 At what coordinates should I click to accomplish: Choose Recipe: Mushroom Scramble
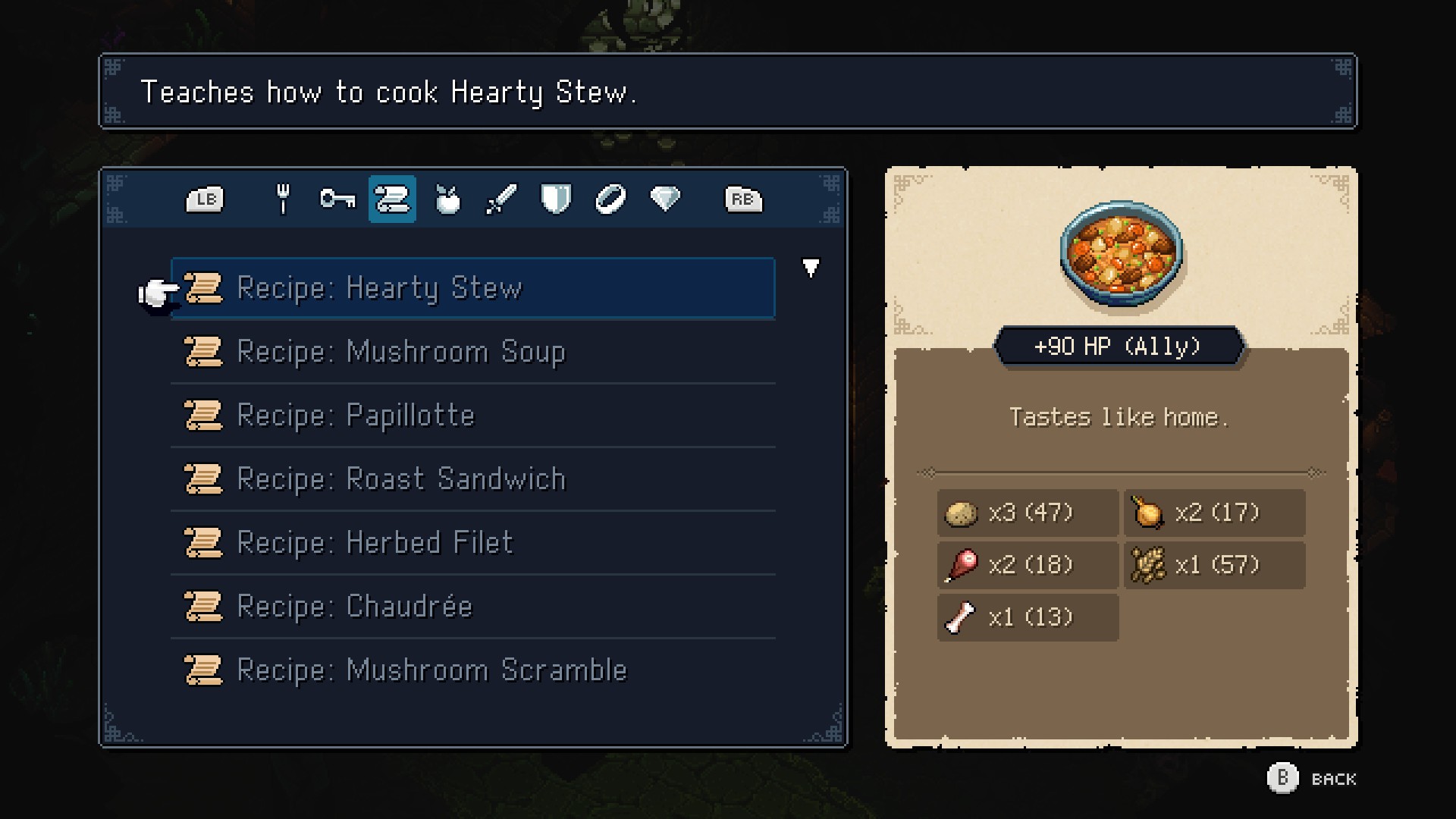pos(472,670)
